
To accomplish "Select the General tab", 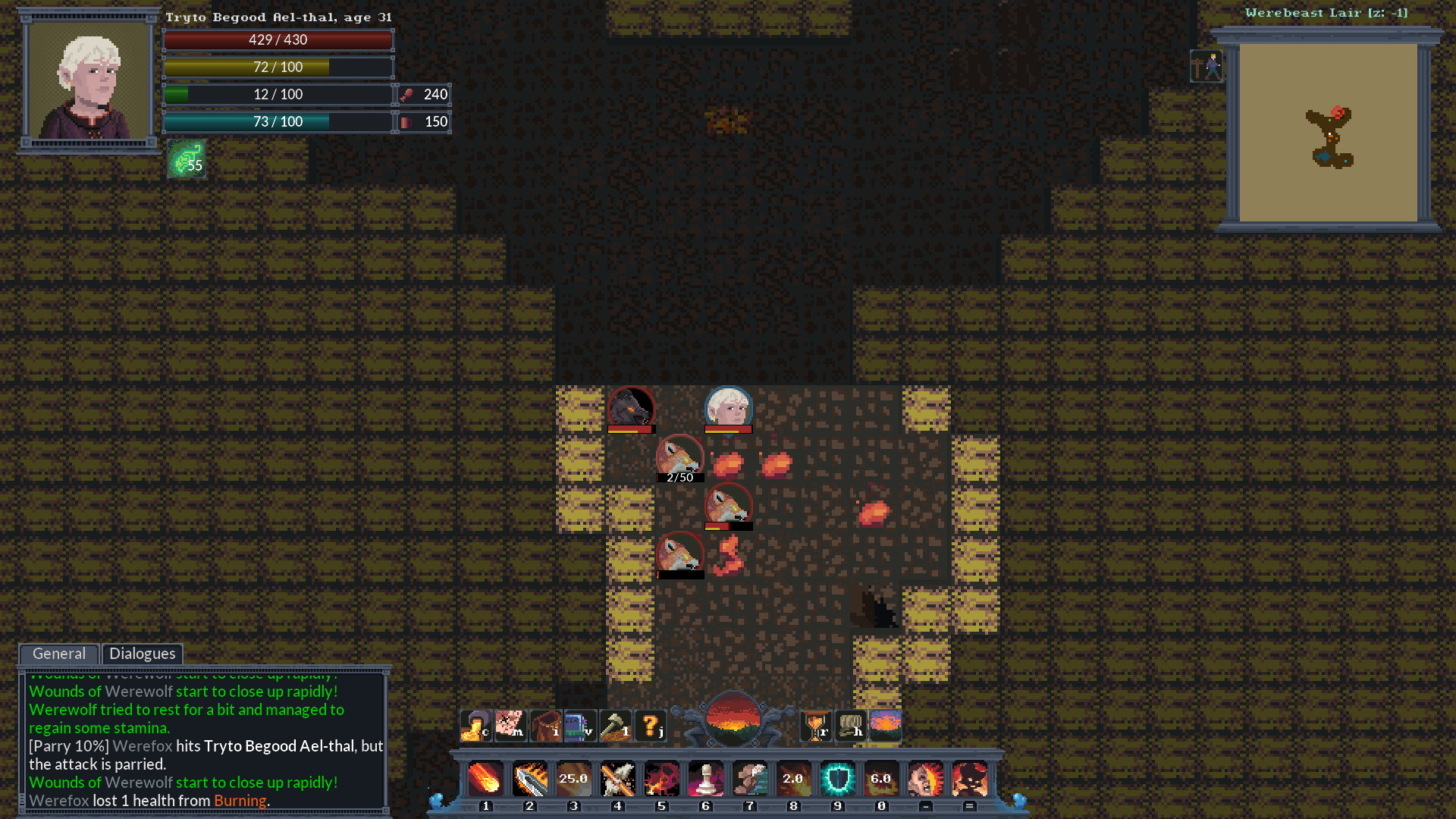I will click(x=58, y=654).
